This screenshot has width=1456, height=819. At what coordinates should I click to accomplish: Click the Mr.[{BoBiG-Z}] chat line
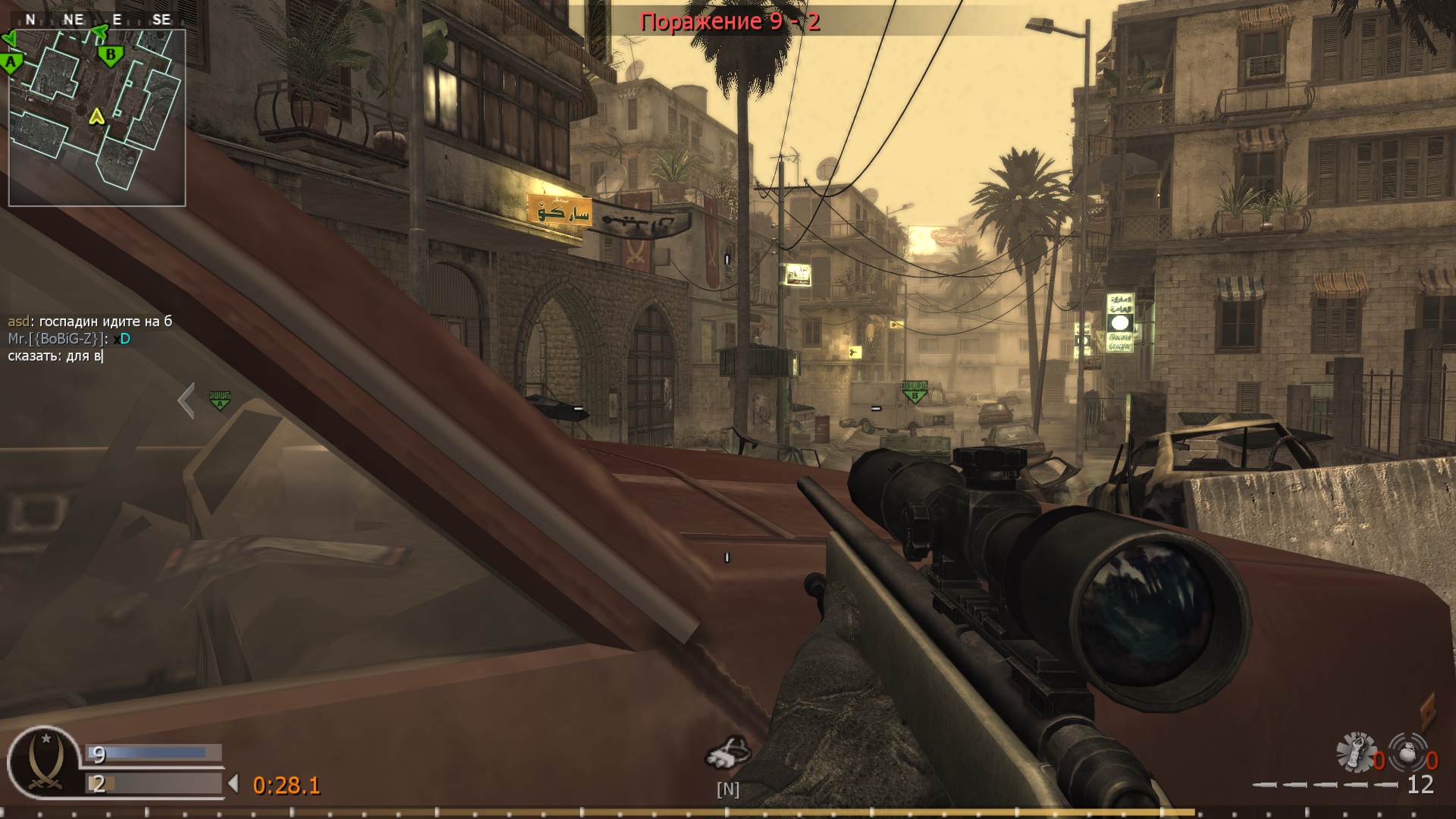pos(67,340)
